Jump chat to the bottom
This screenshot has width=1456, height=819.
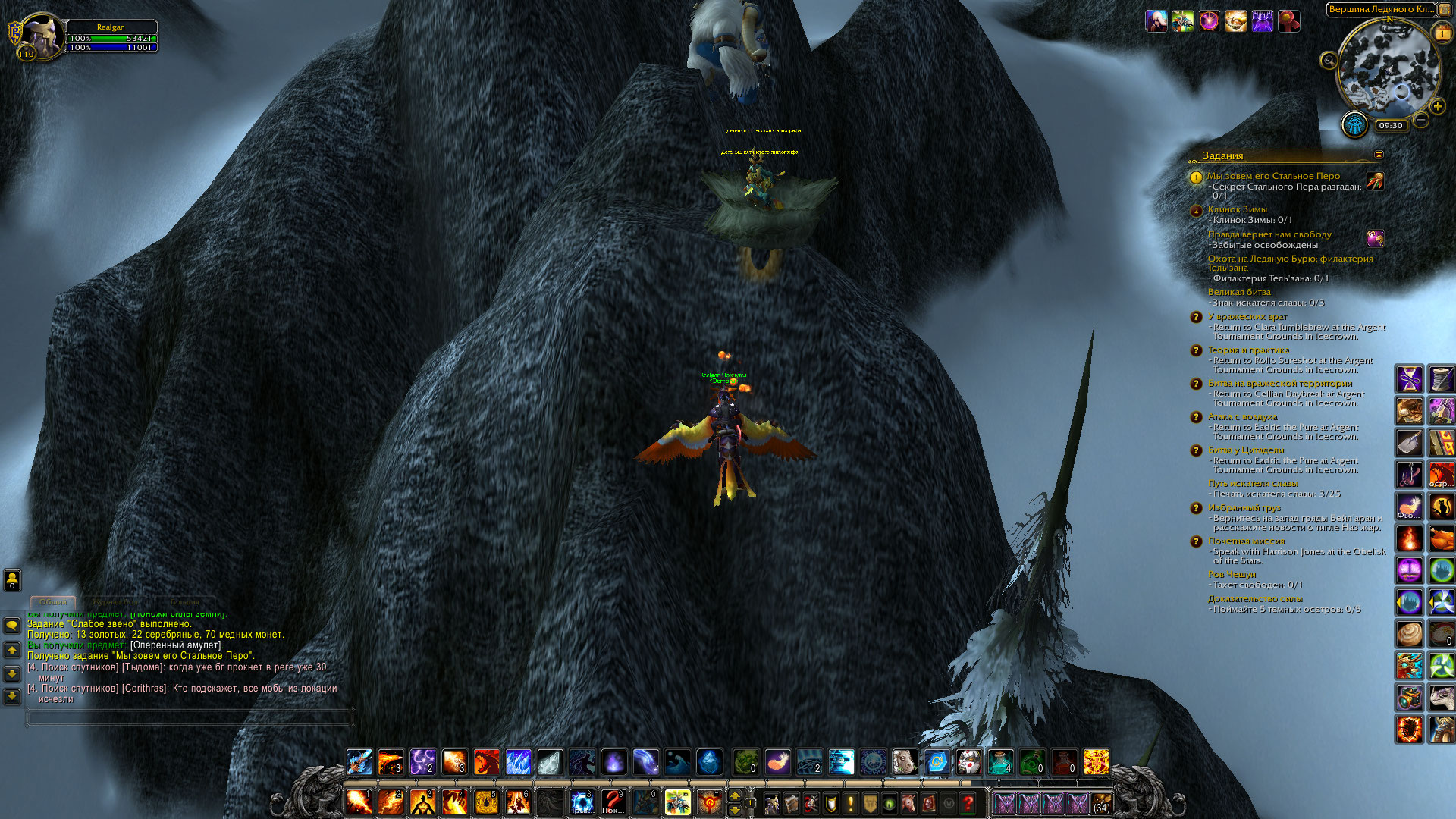pyautogui.click(x=12, y=696)
